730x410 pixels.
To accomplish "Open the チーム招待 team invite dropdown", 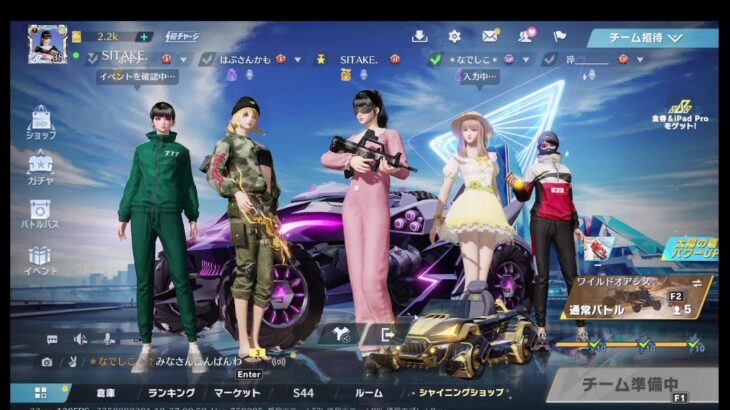I will [x=651, y=38].
